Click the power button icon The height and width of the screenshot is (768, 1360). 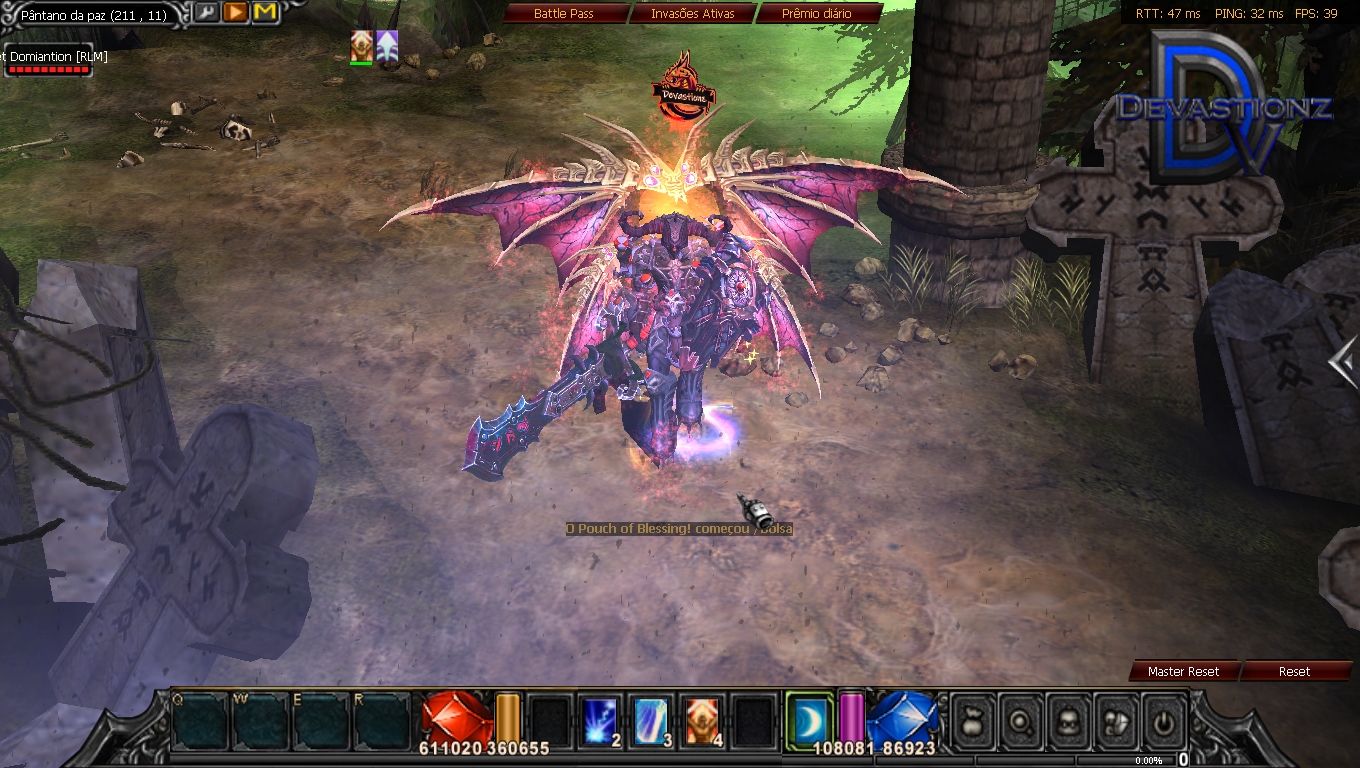coord(1165,720)
